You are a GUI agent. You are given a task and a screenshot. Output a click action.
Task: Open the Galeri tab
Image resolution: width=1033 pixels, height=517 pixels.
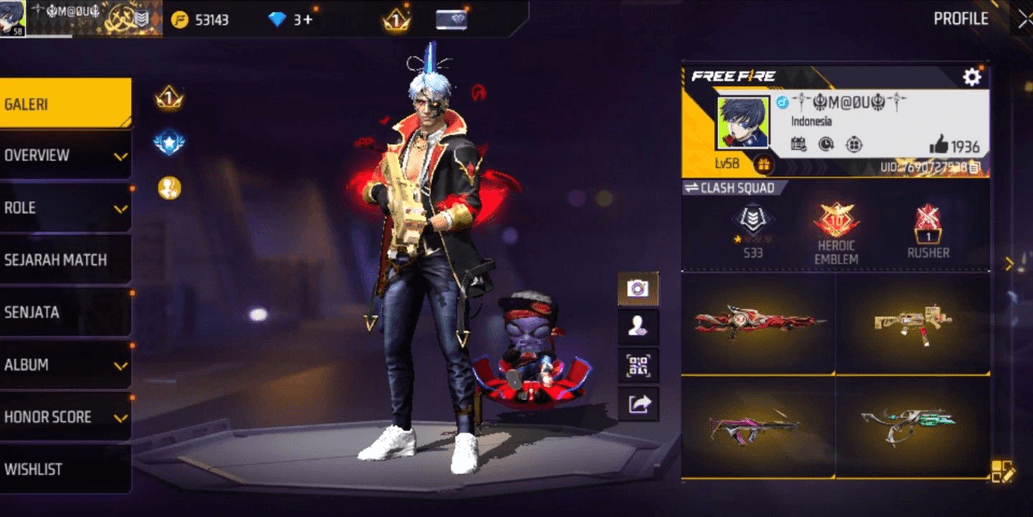64,104
